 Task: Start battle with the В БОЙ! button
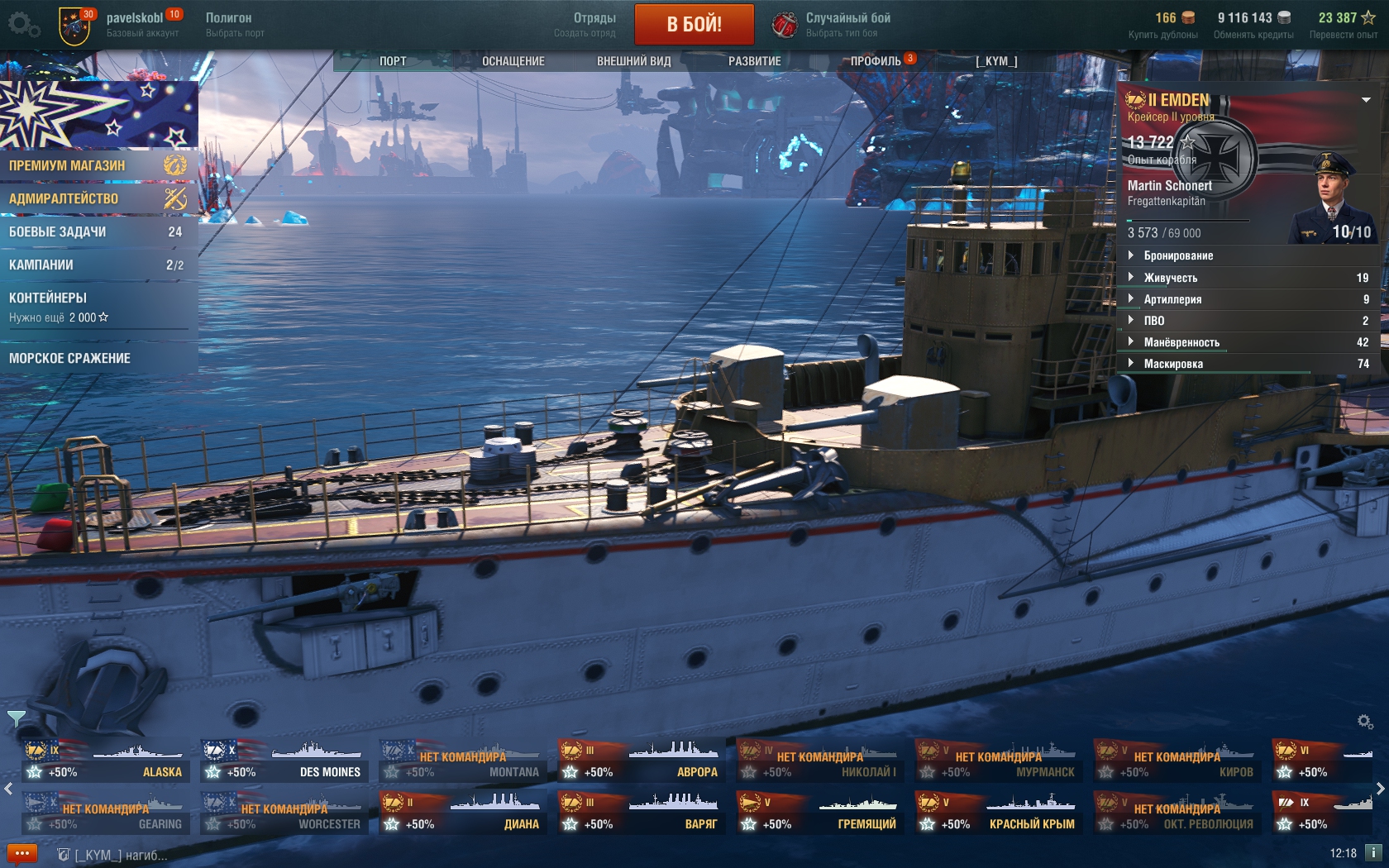(x=694, y=24)
